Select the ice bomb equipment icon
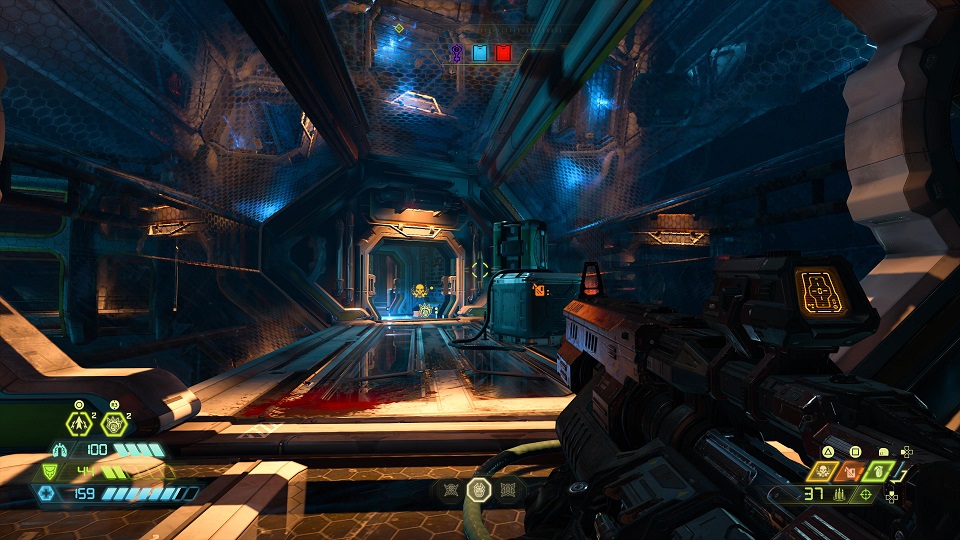This screenshot has height=540, width=960. 113,422
